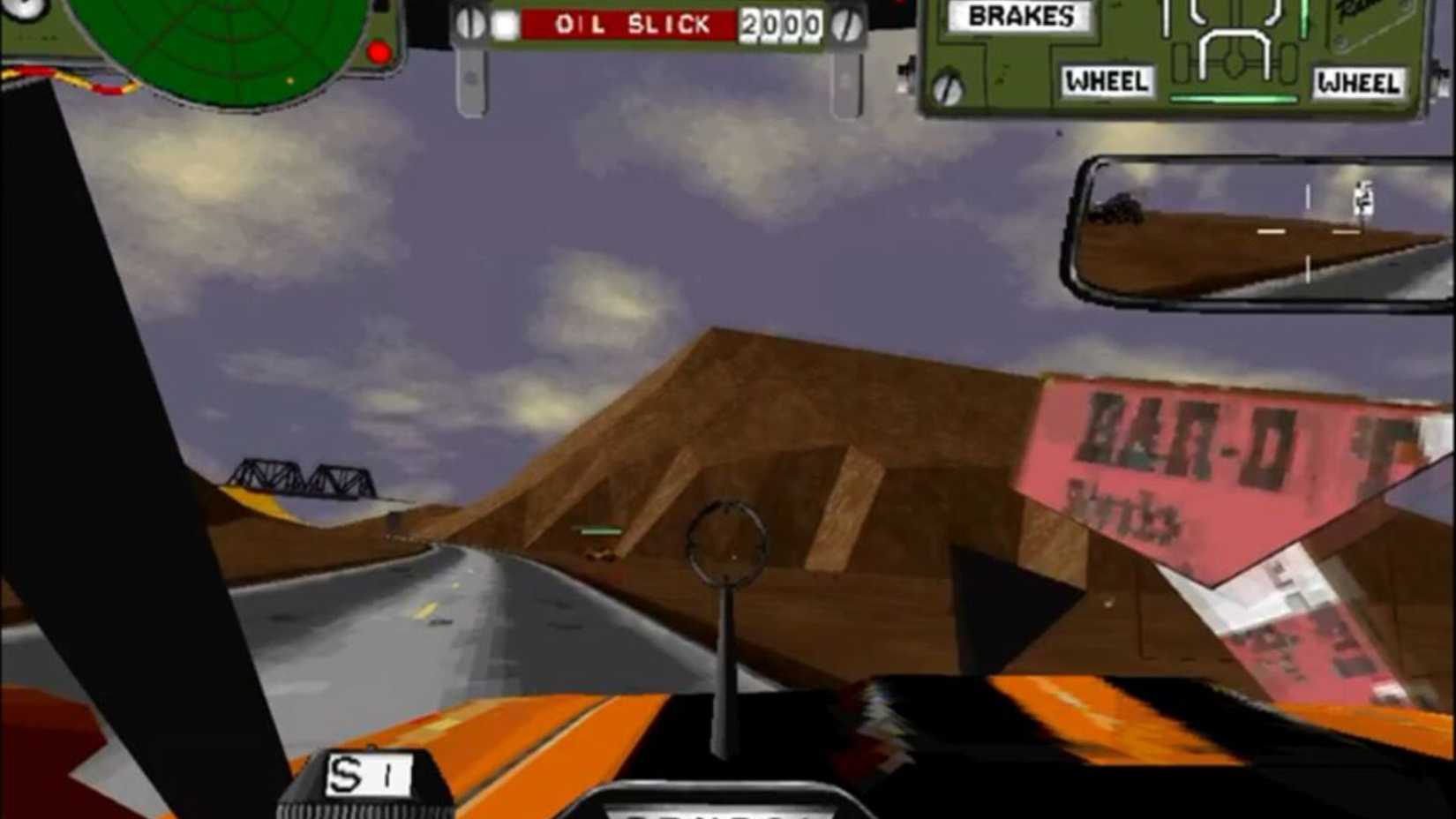Toggle the white weapon-armed square by Oil Slick
The height and width of the screenshot is (819, 1456).
tap(503, 25)
